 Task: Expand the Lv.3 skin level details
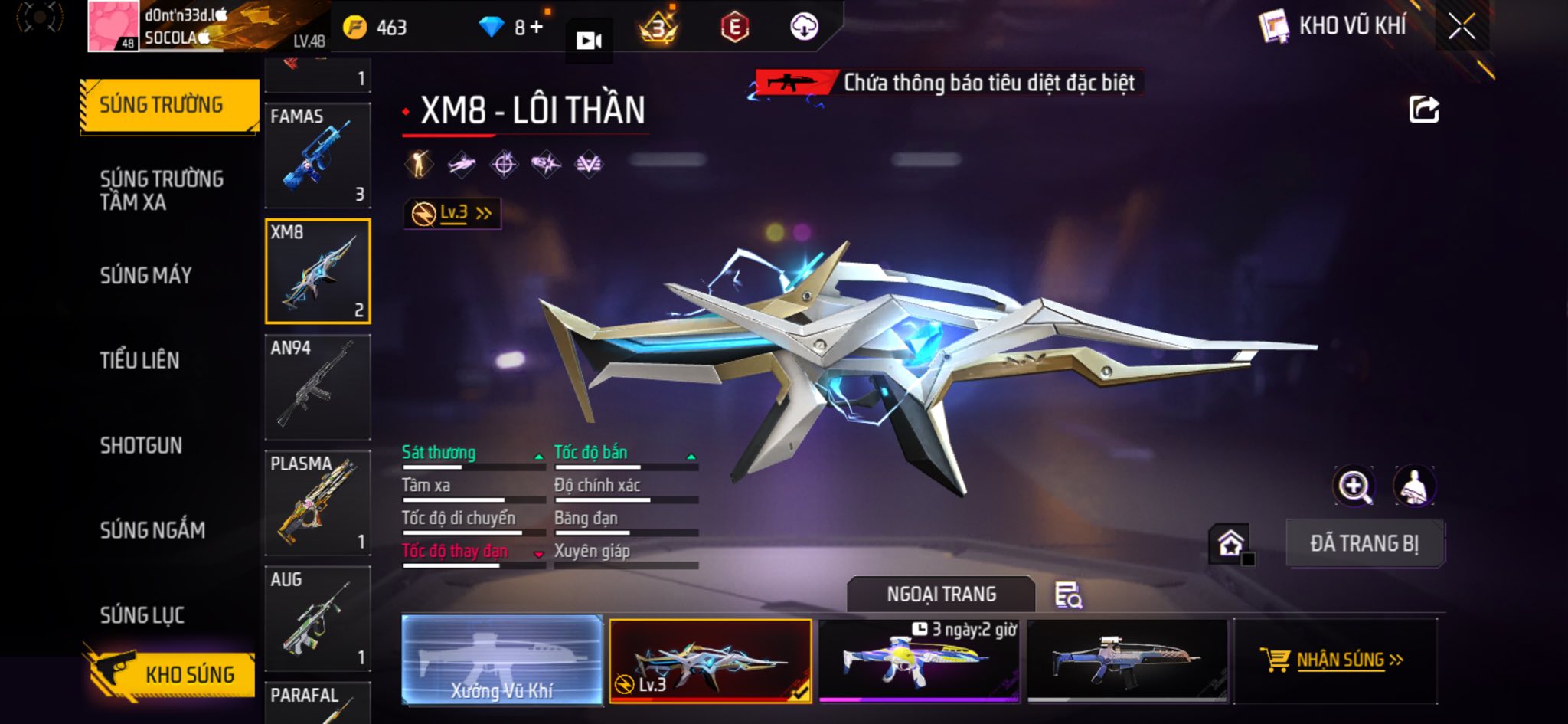pos(452,213)
